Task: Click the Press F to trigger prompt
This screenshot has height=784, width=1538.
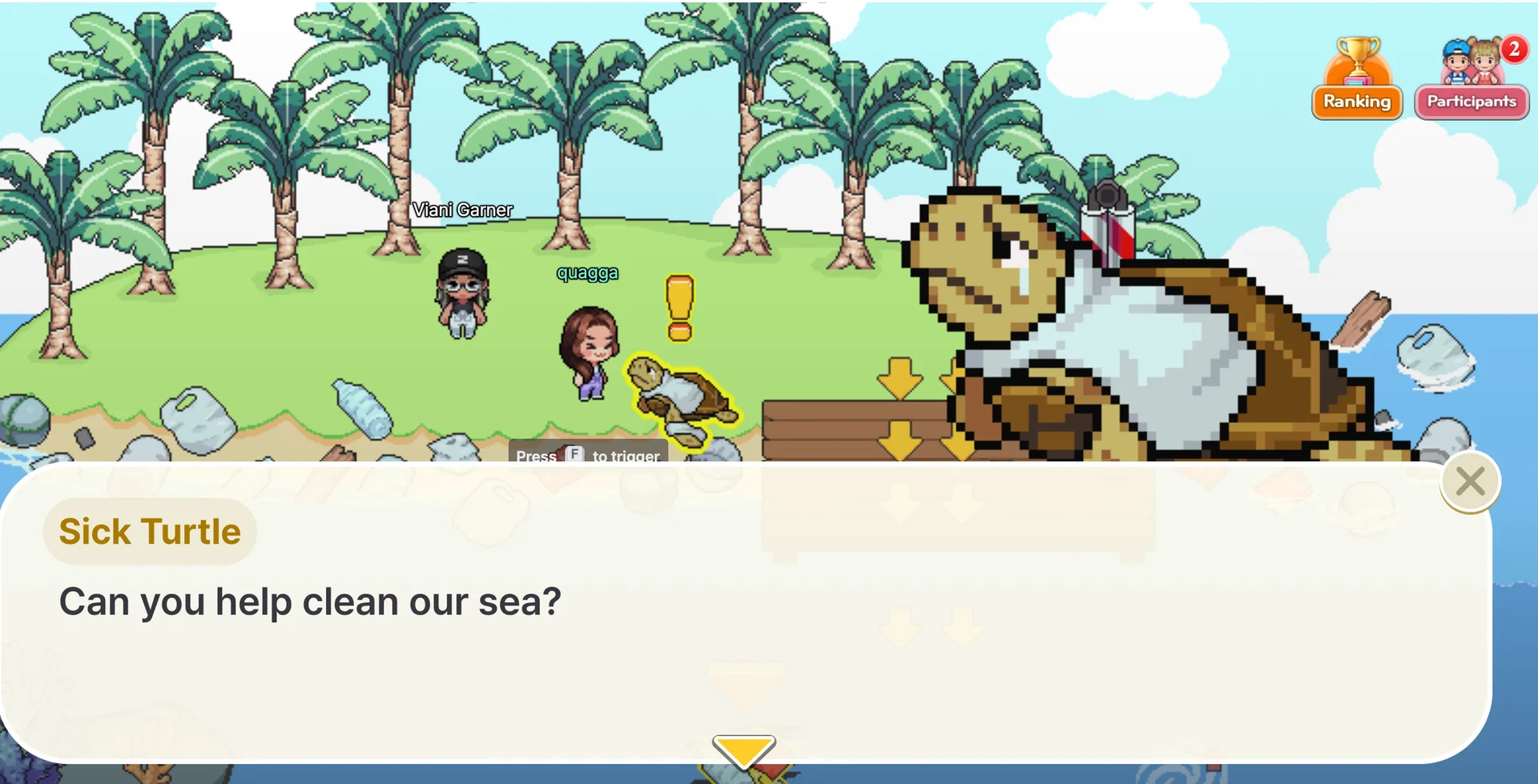Action: tap(587, 456)
